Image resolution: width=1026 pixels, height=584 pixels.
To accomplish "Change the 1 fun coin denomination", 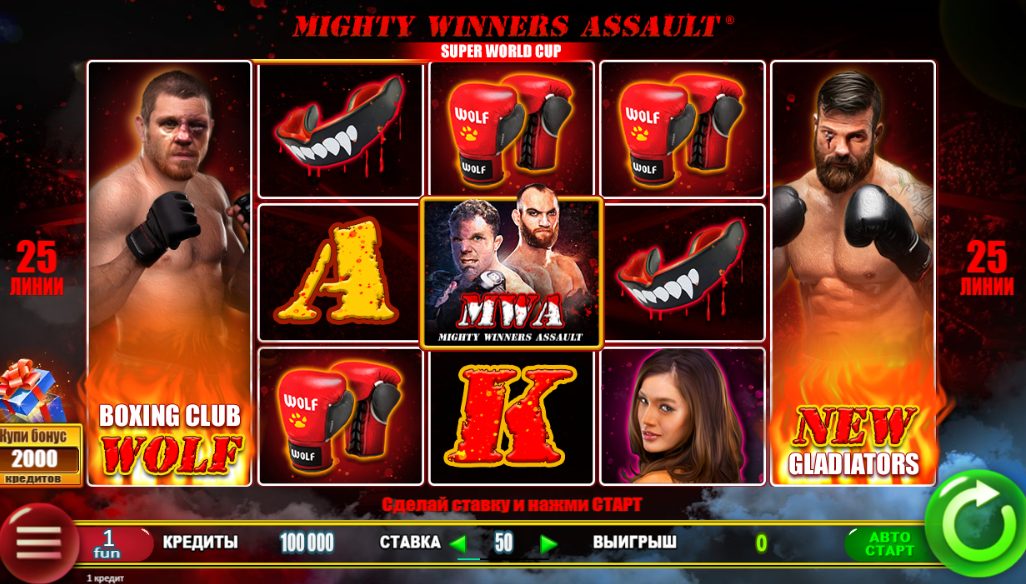I will point(107,543).
